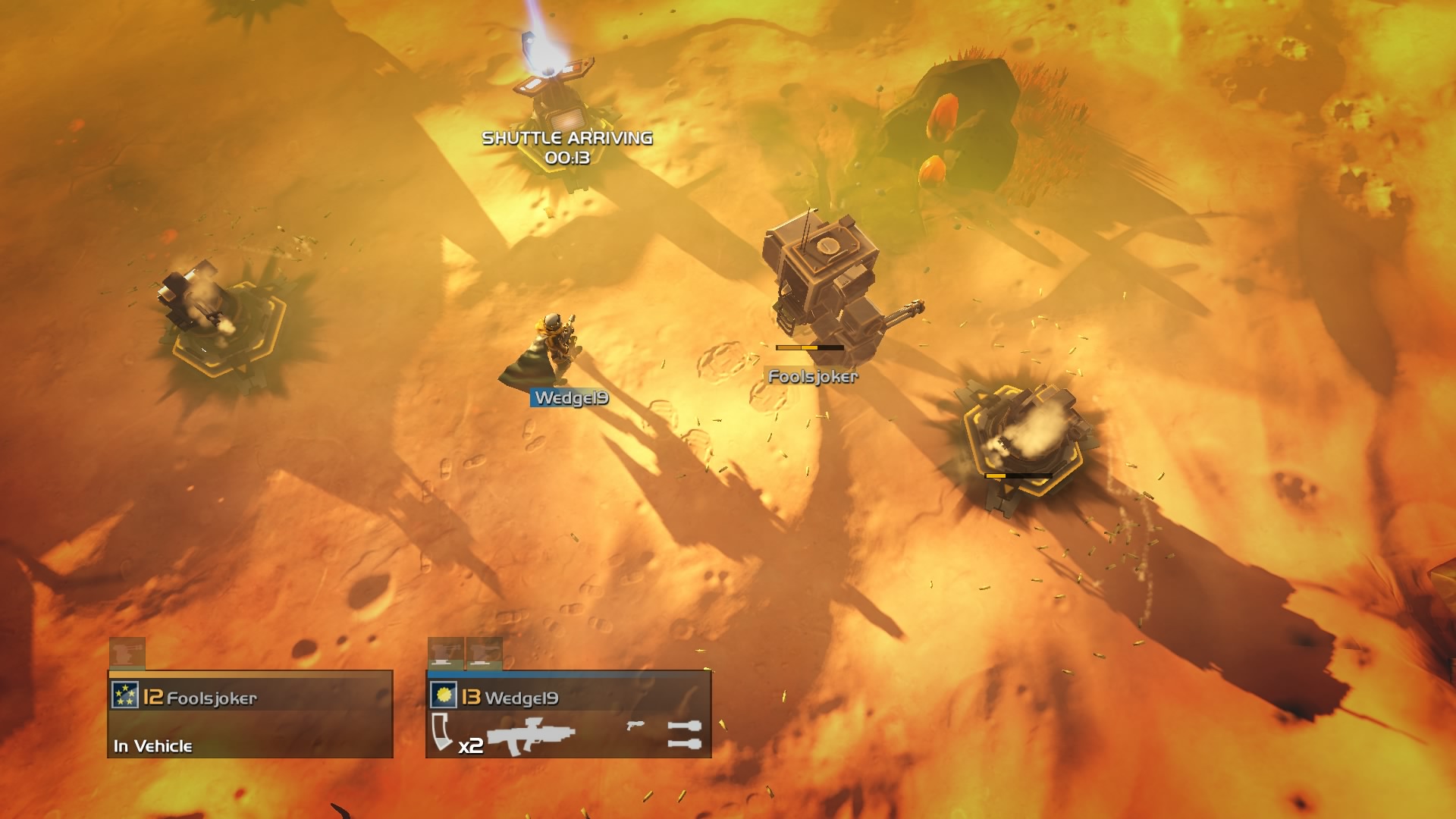
Task: Select the assault rifle icon in Wedge19's loadout
Action: [532, 734]
